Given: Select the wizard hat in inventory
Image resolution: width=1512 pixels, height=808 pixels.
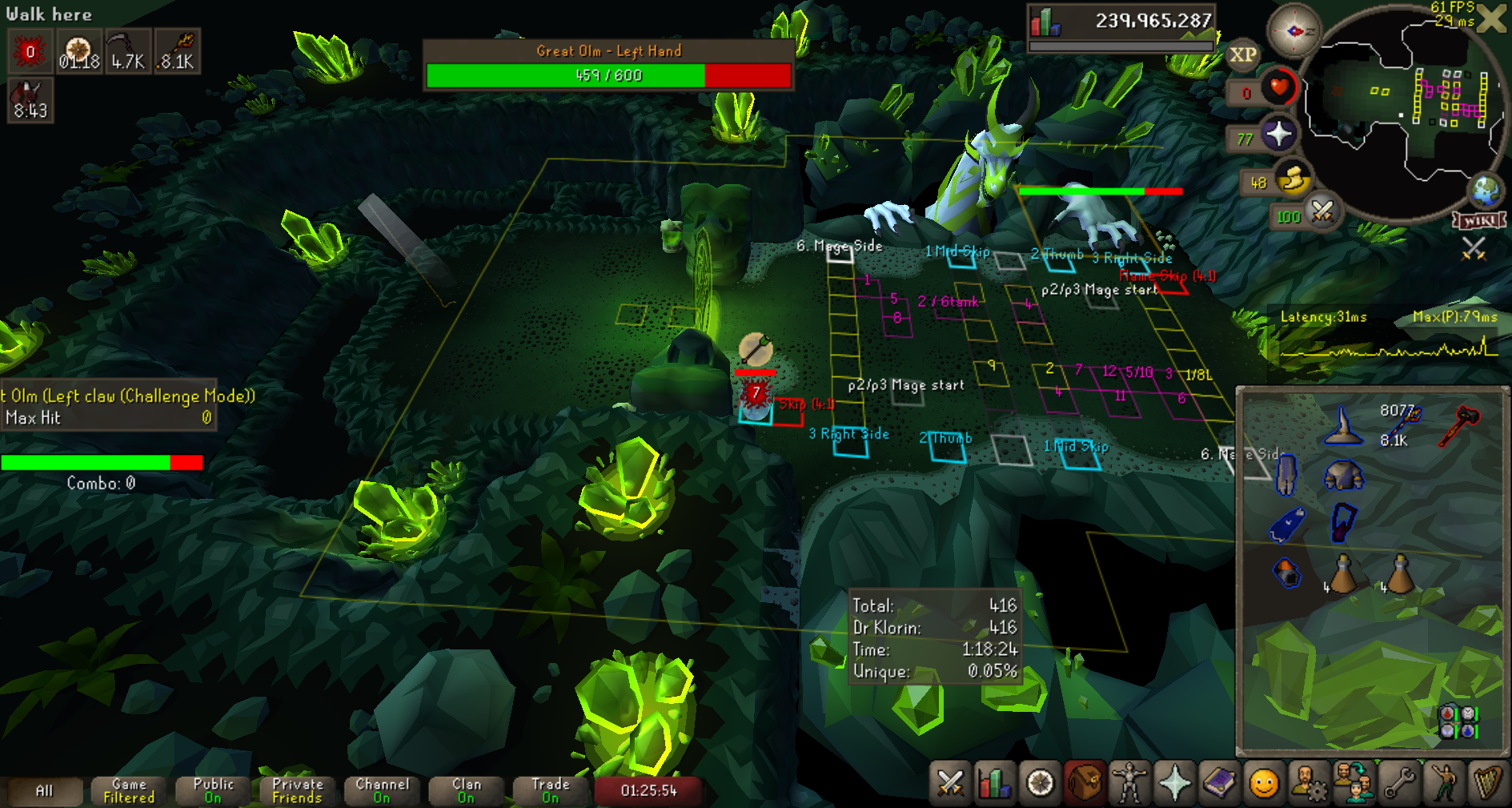Looking at the screenshot, I should 1342,426.
